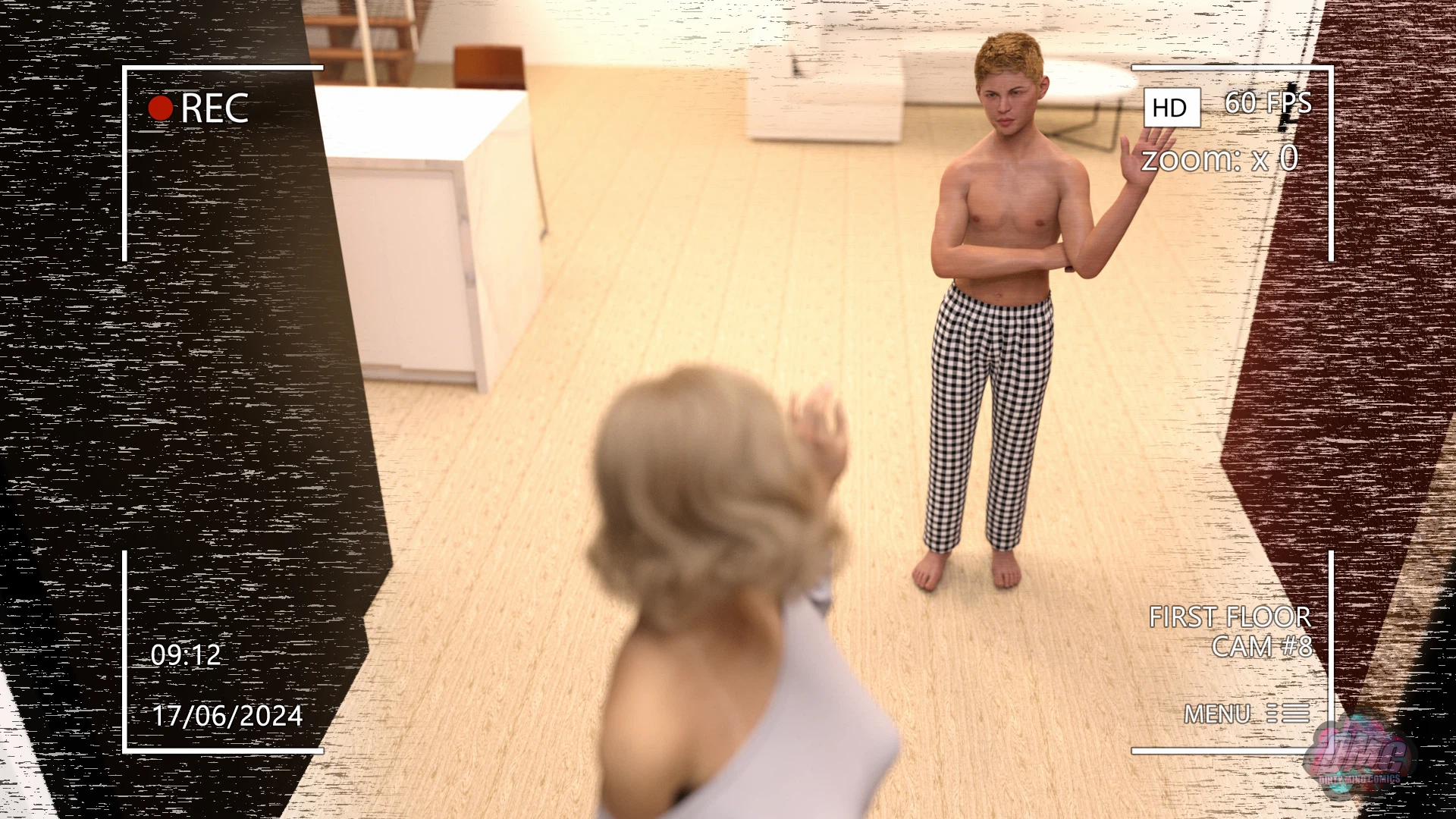This screenshot has width=1456, height=819.
Task: Open the camera overlay MENU
Action: [x=1246, y=714]
